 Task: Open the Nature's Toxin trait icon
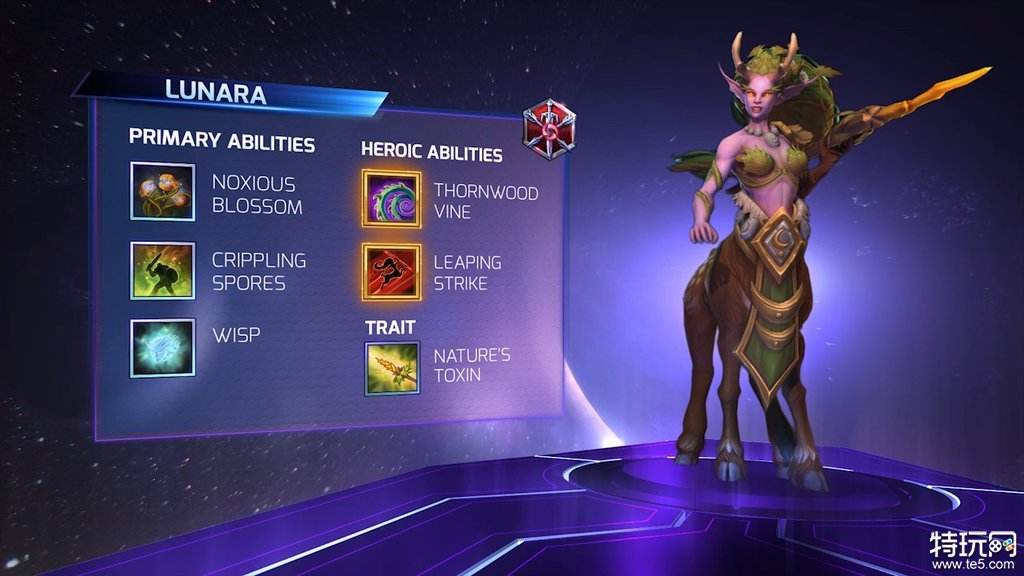391,367
